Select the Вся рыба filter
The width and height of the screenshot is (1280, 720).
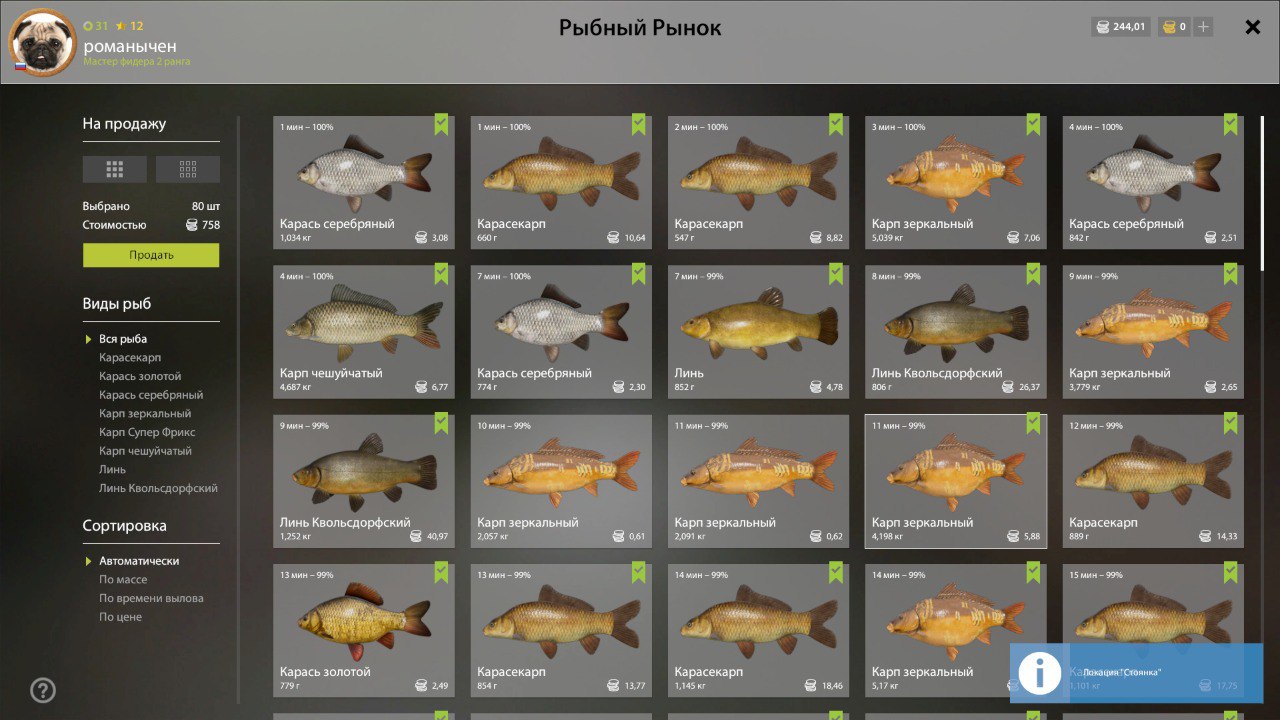point(123,339)
